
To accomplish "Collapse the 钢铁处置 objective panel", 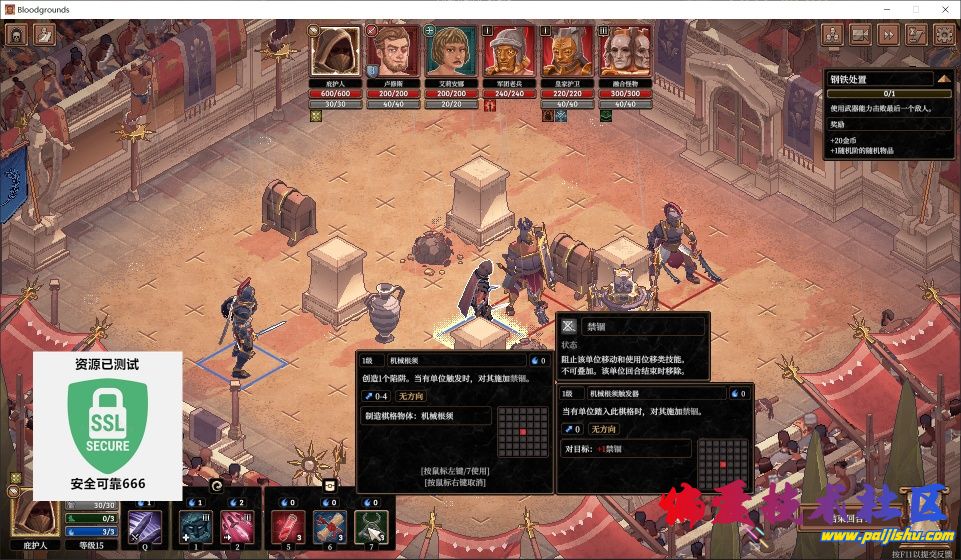I will 943,78.
